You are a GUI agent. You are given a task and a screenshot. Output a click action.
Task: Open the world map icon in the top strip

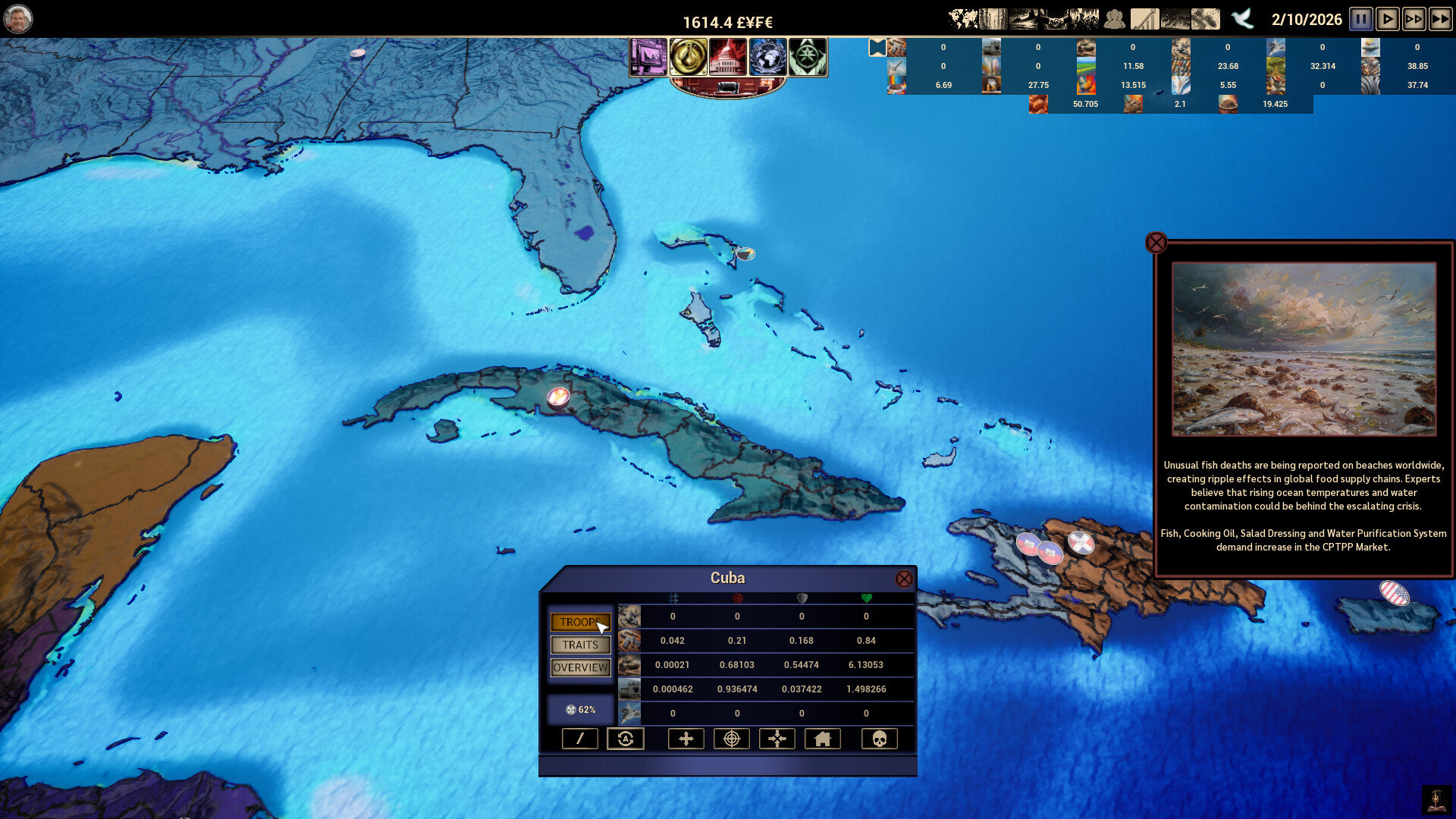[x=963, y=18]
